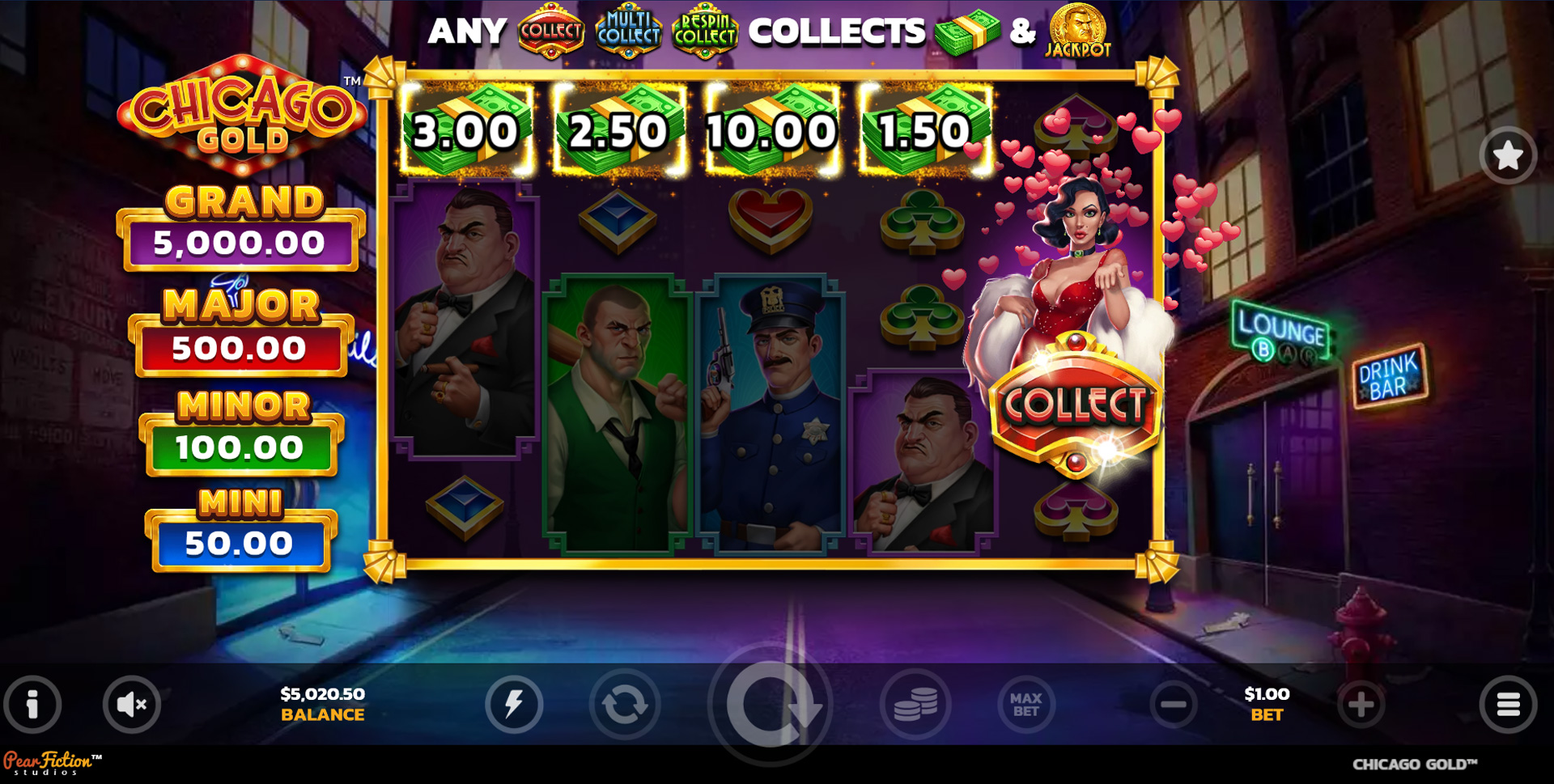Enable turbo spin with the lightning icon
This screenshot has width=1554, height=784.
point(515,704)
